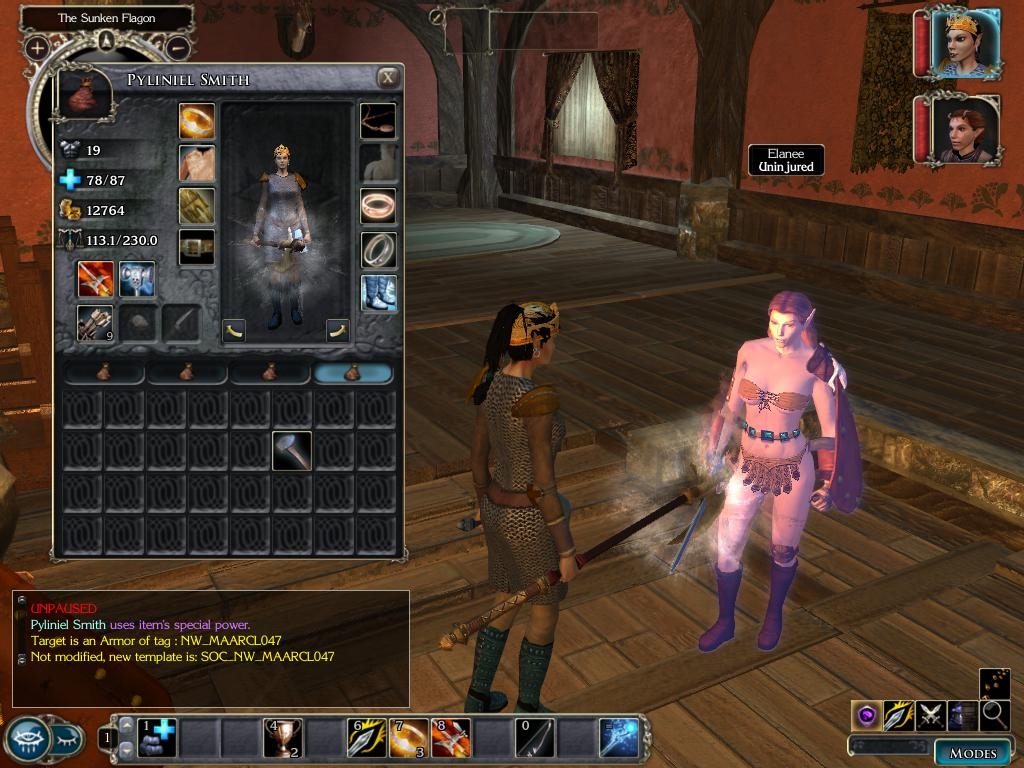
Task: Close the Pyliniel Smith inventory window
Action: (x=388, y=78)
